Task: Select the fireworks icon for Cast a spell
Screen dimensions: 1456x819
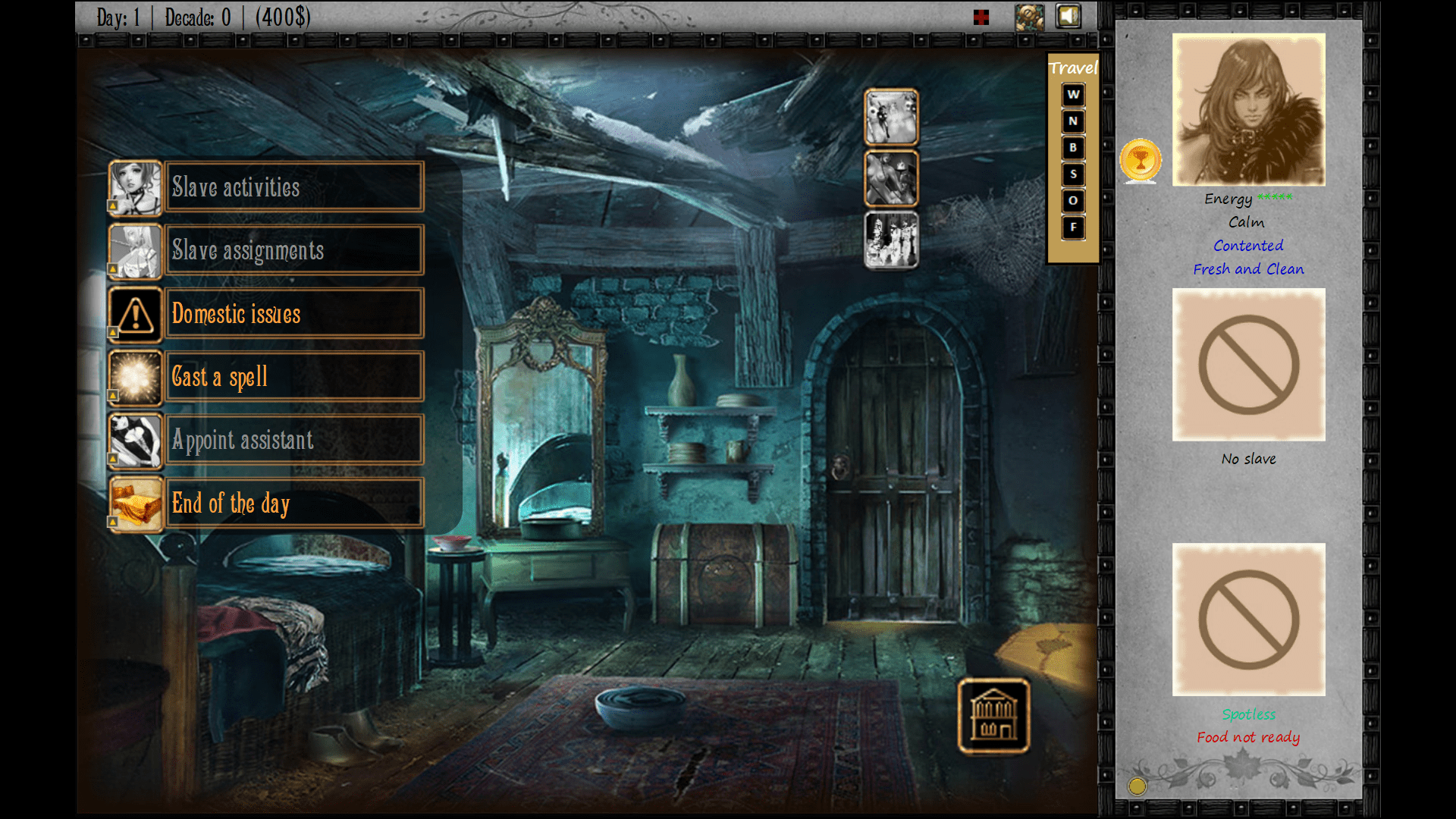Action: (x=135, y=377)
